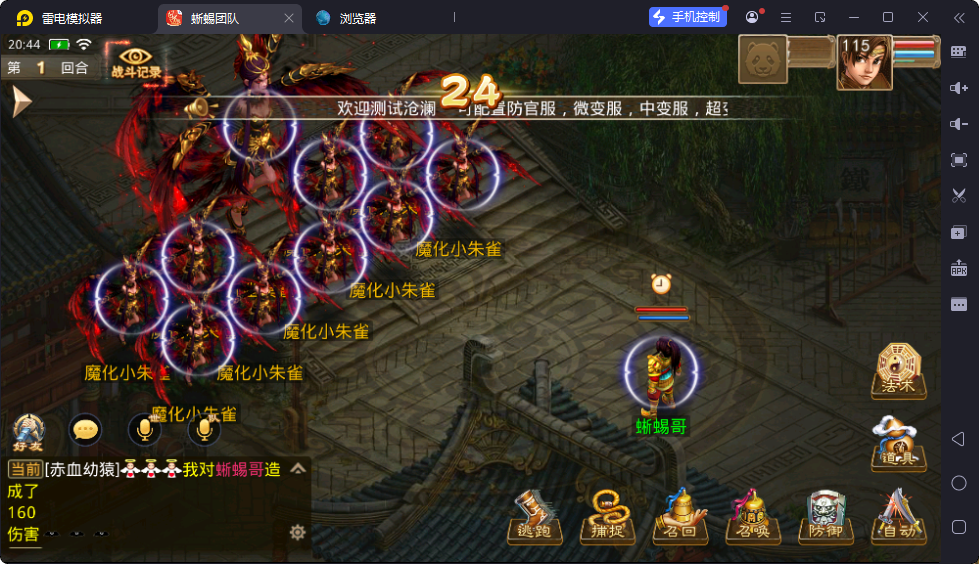979x564 pixels.
Task: Click the player hero portrait
Action: pyautogui.click(x=864, y=62)
